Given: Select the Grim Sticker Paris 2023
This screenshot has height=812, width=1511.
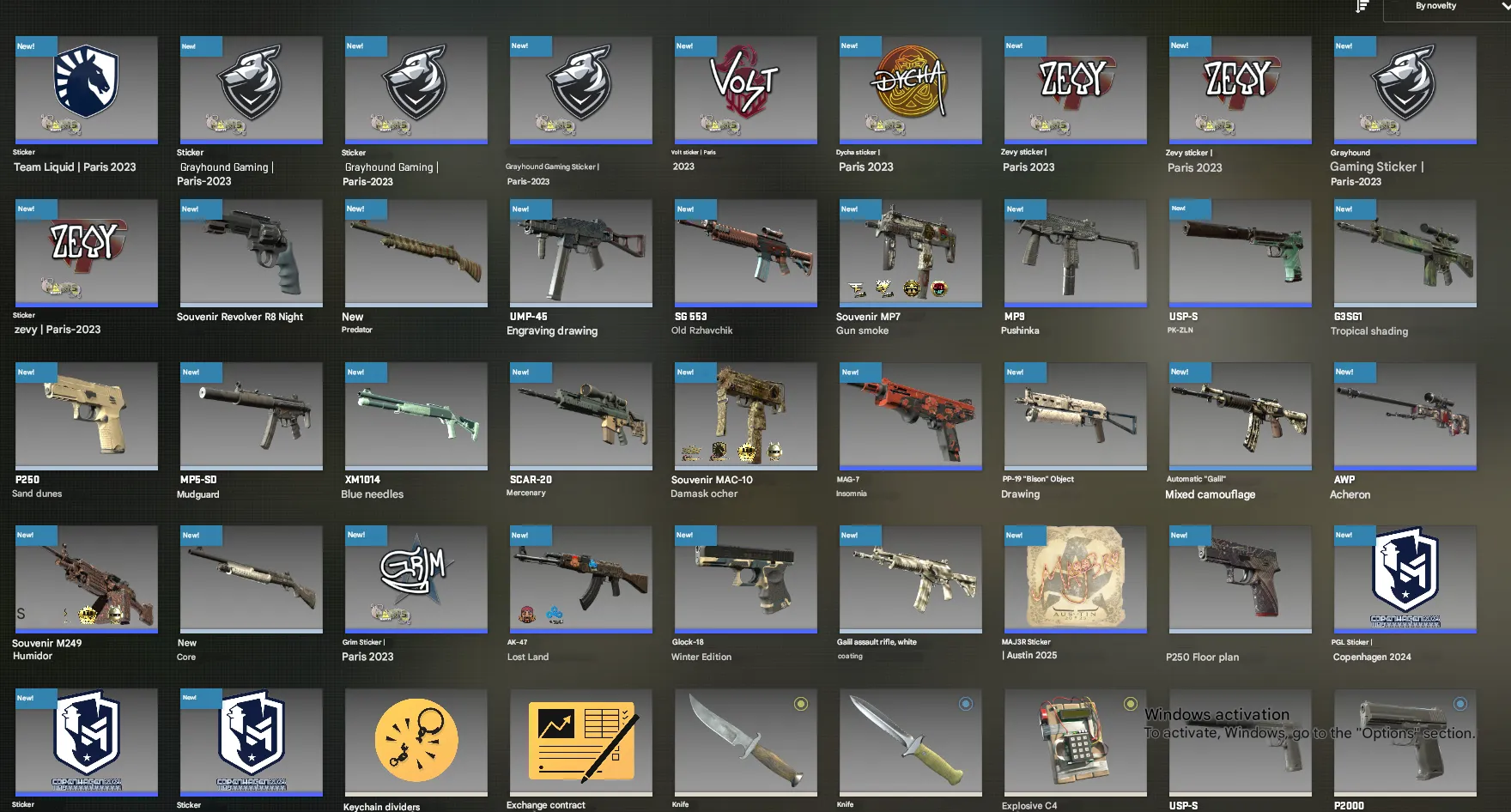Looking at the screenshot, I should pyautogui.click(x=416, y=579).
